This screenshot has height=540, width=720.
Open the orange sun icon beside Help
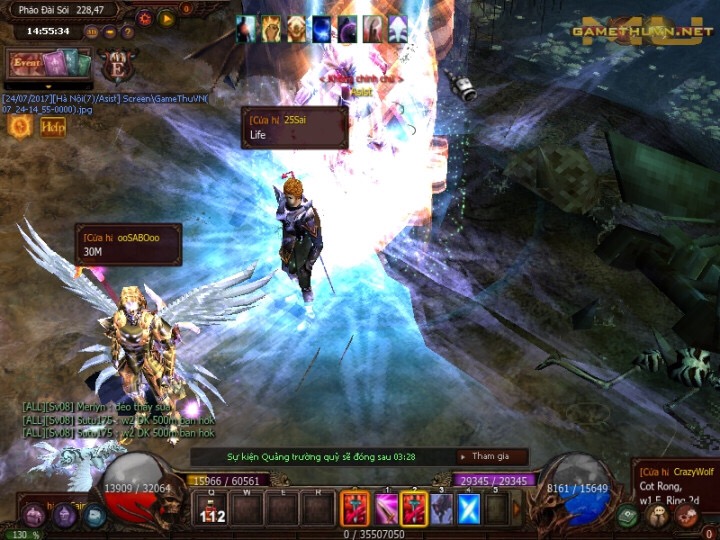coord(18,126)
